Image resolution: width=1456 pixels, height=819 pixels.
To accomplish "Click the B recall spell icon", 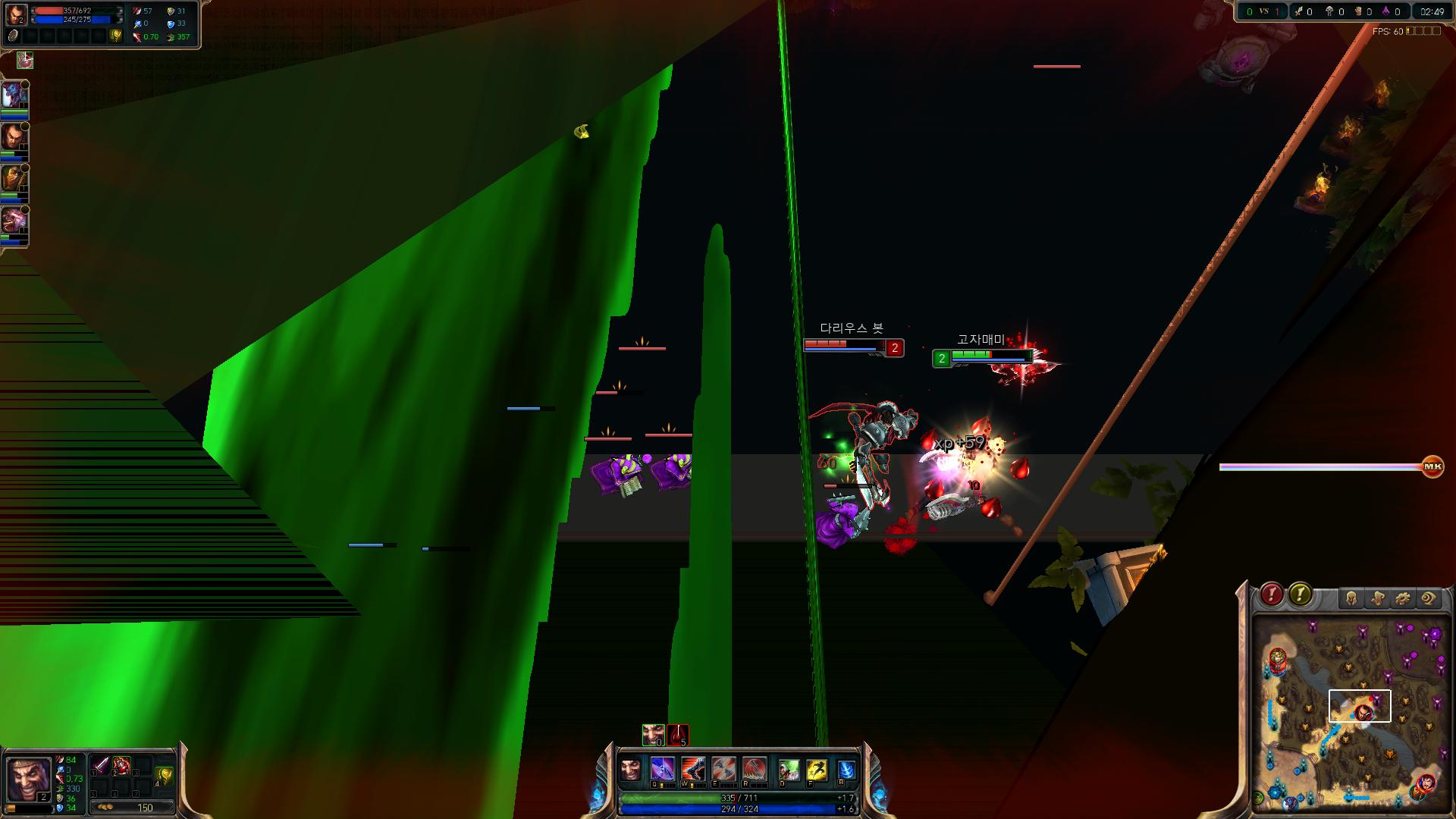I will tap(848, 768).
